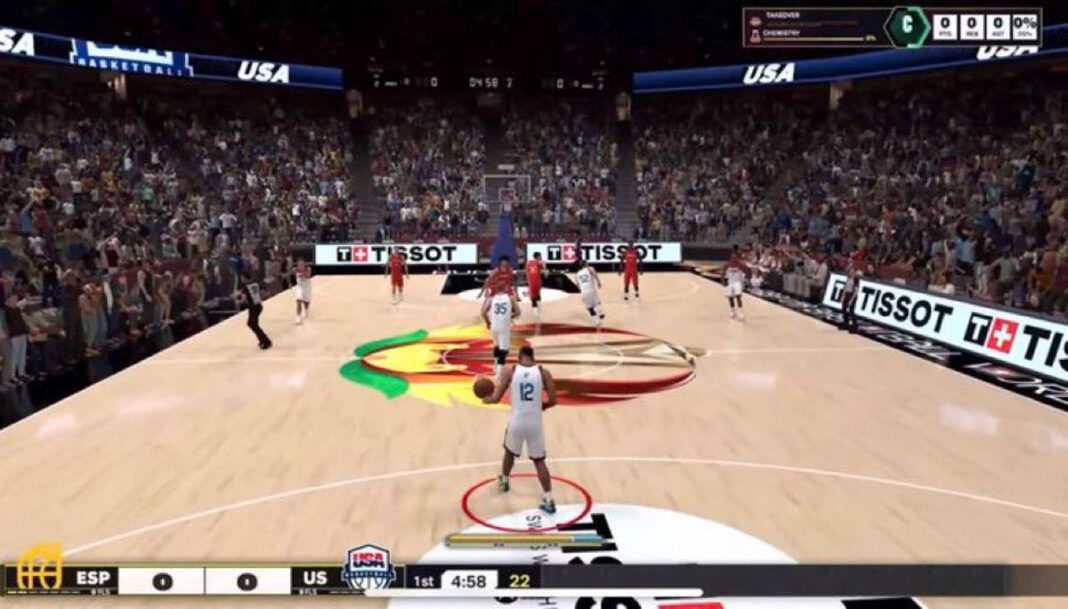This screenshot has width=1068, height=609.
Task: Select the Takeover basketball icon
Action: click(x=755, y=20)
